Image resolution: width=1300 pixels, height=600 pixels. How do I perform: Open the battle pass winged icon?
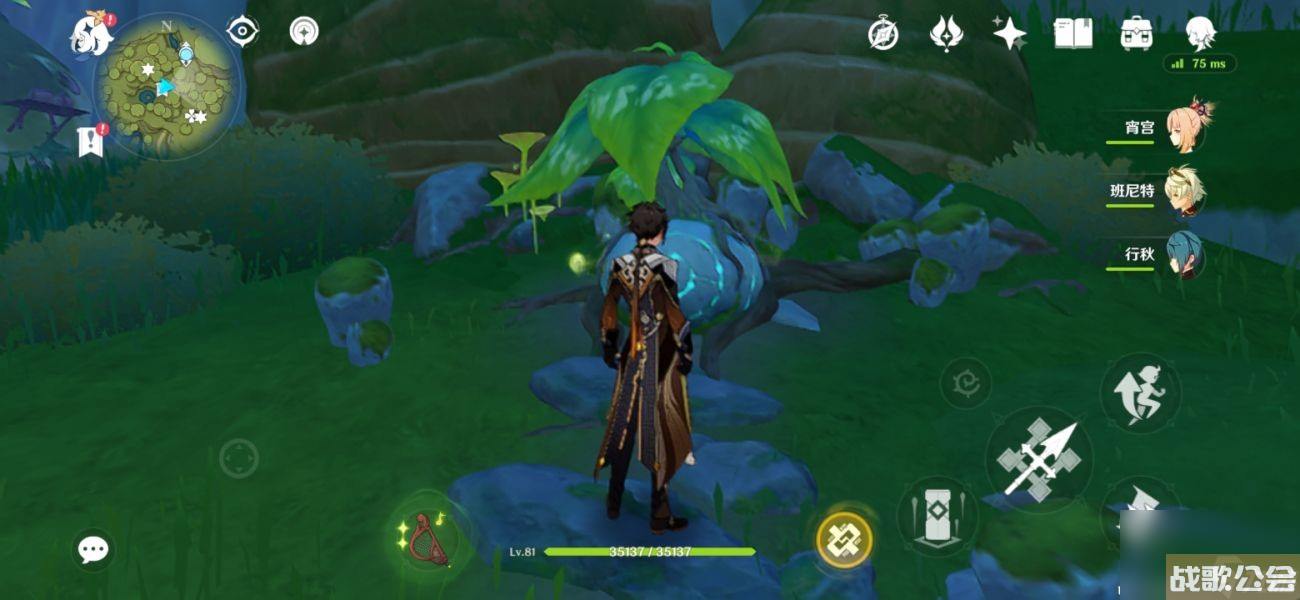[945, 34]
